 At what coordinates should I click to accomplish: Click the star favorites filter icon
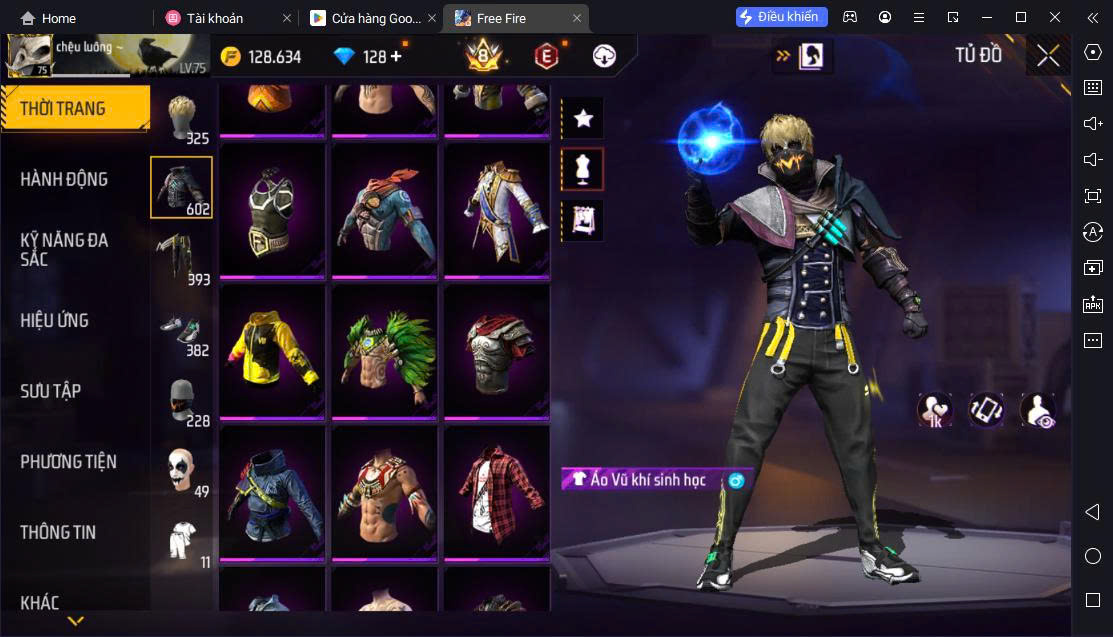(x=583, y=118)
